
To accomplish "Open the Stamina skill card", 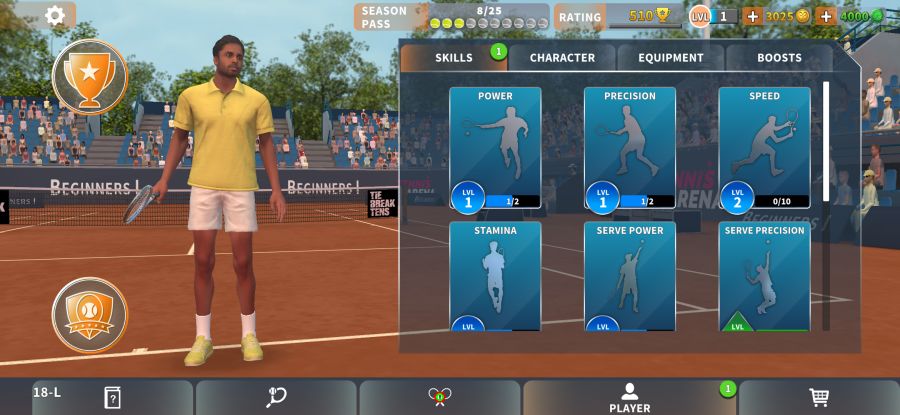I will [x=495, y=277].
